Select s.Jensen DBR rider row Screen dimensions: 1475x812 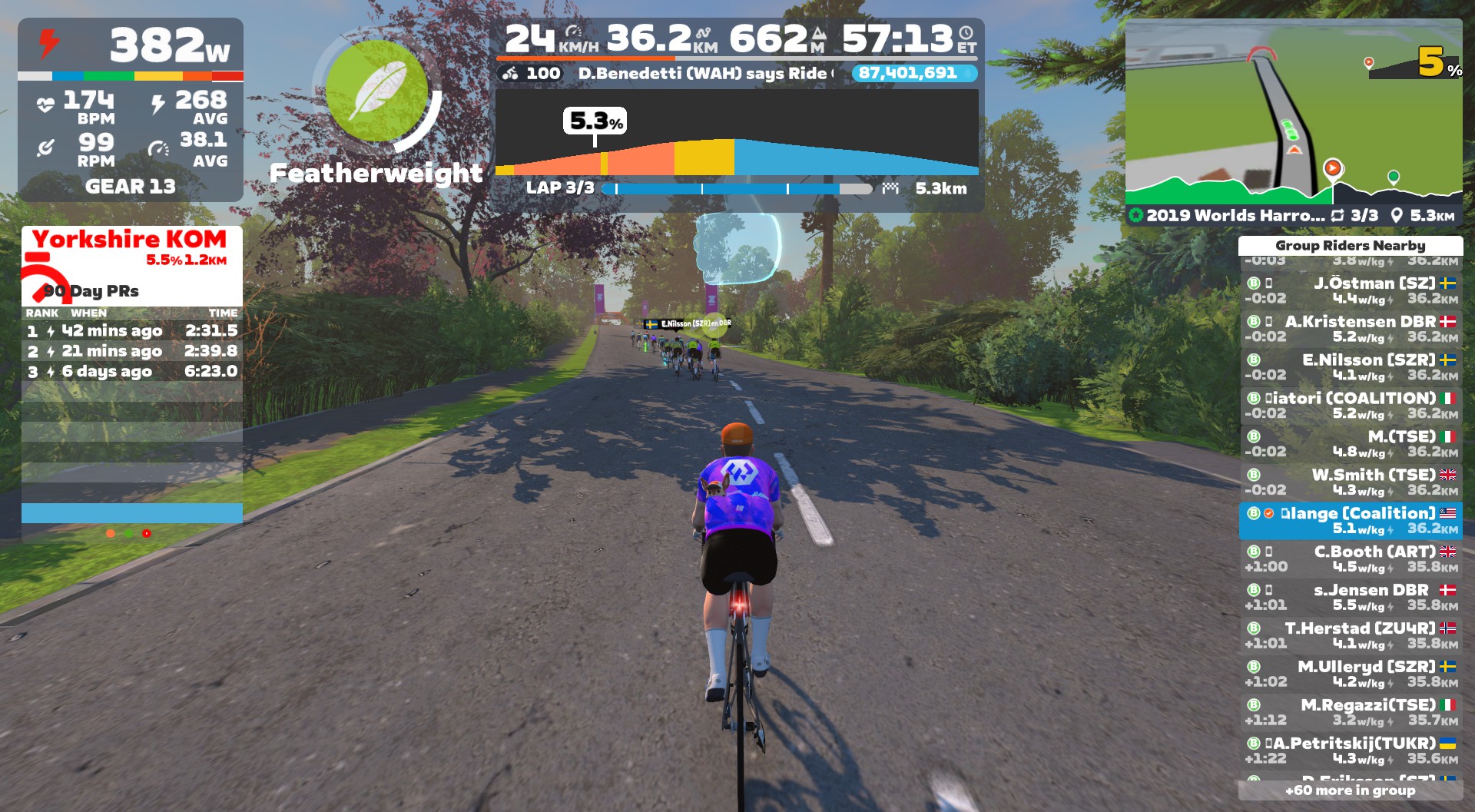click(x=1351, y=598)
